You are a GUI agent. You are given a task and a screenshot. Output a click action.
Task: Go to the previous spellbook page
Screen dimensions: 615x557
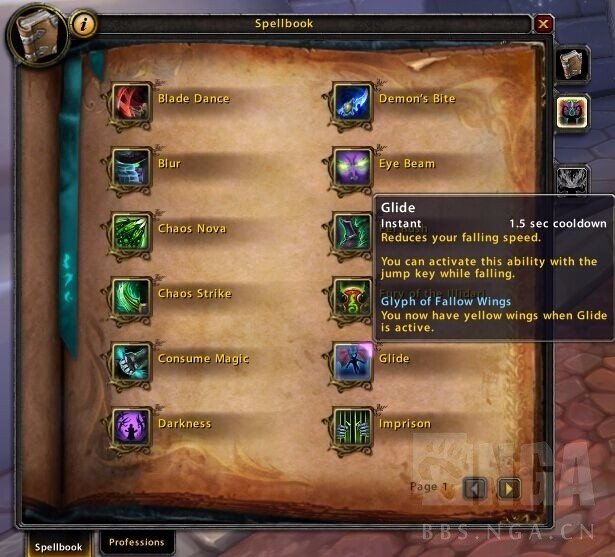coord(477,488)
